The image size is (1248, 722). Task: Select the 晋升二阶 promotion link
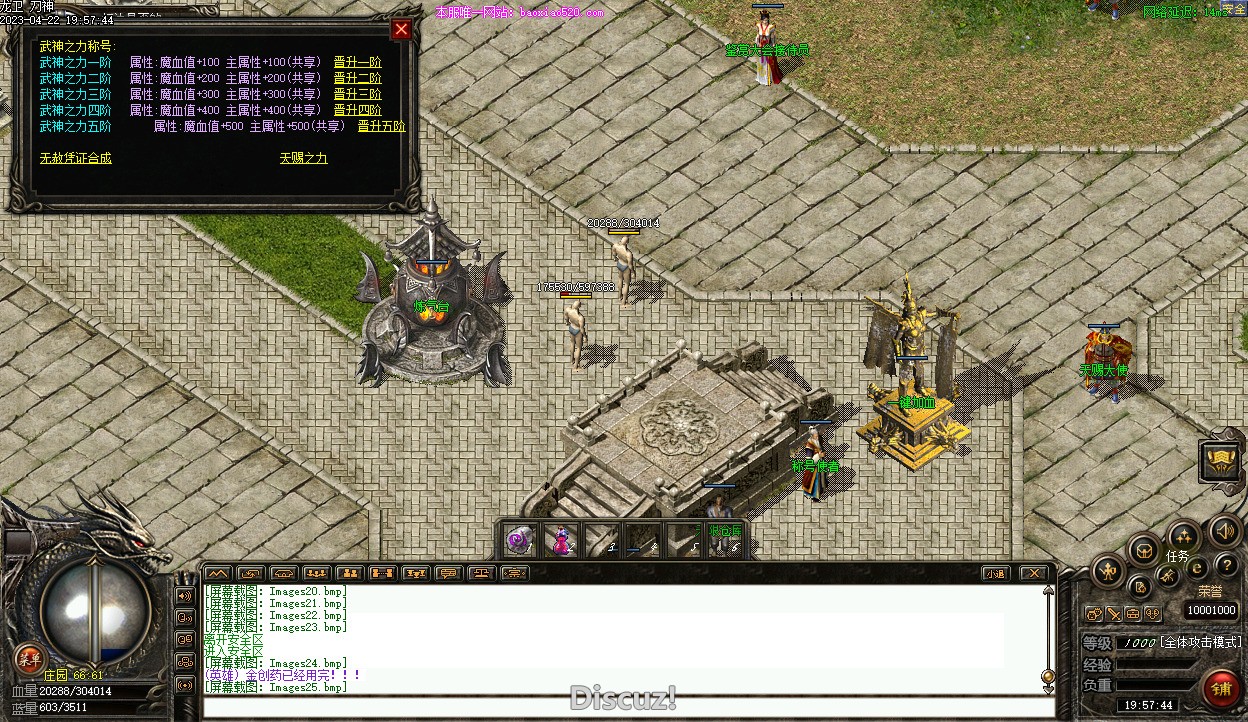tap(357, 78)
